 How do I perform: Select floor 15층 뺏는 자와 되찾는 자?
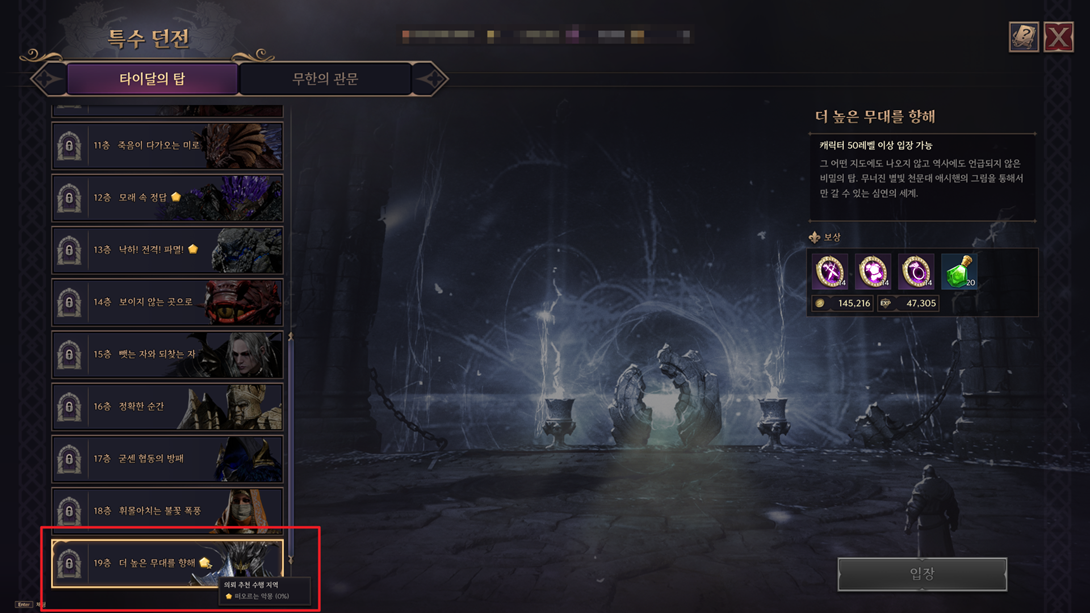pos(167,354)
